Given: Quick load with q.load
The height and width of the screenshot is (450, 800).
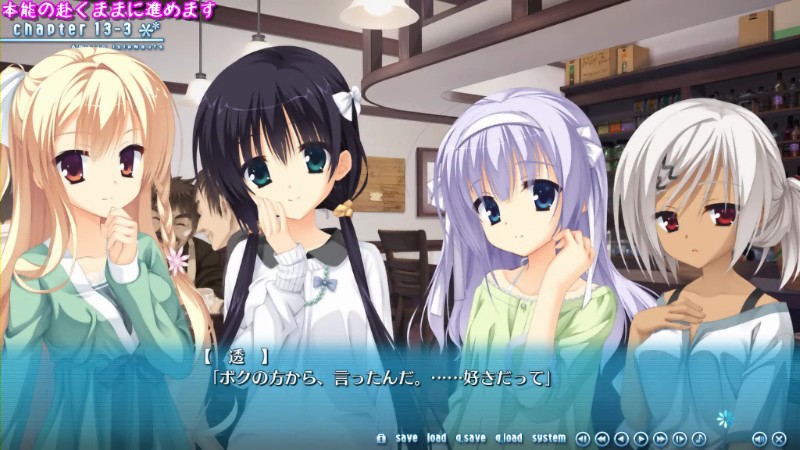Looking at the screenshot, I should tap(508, 438).
